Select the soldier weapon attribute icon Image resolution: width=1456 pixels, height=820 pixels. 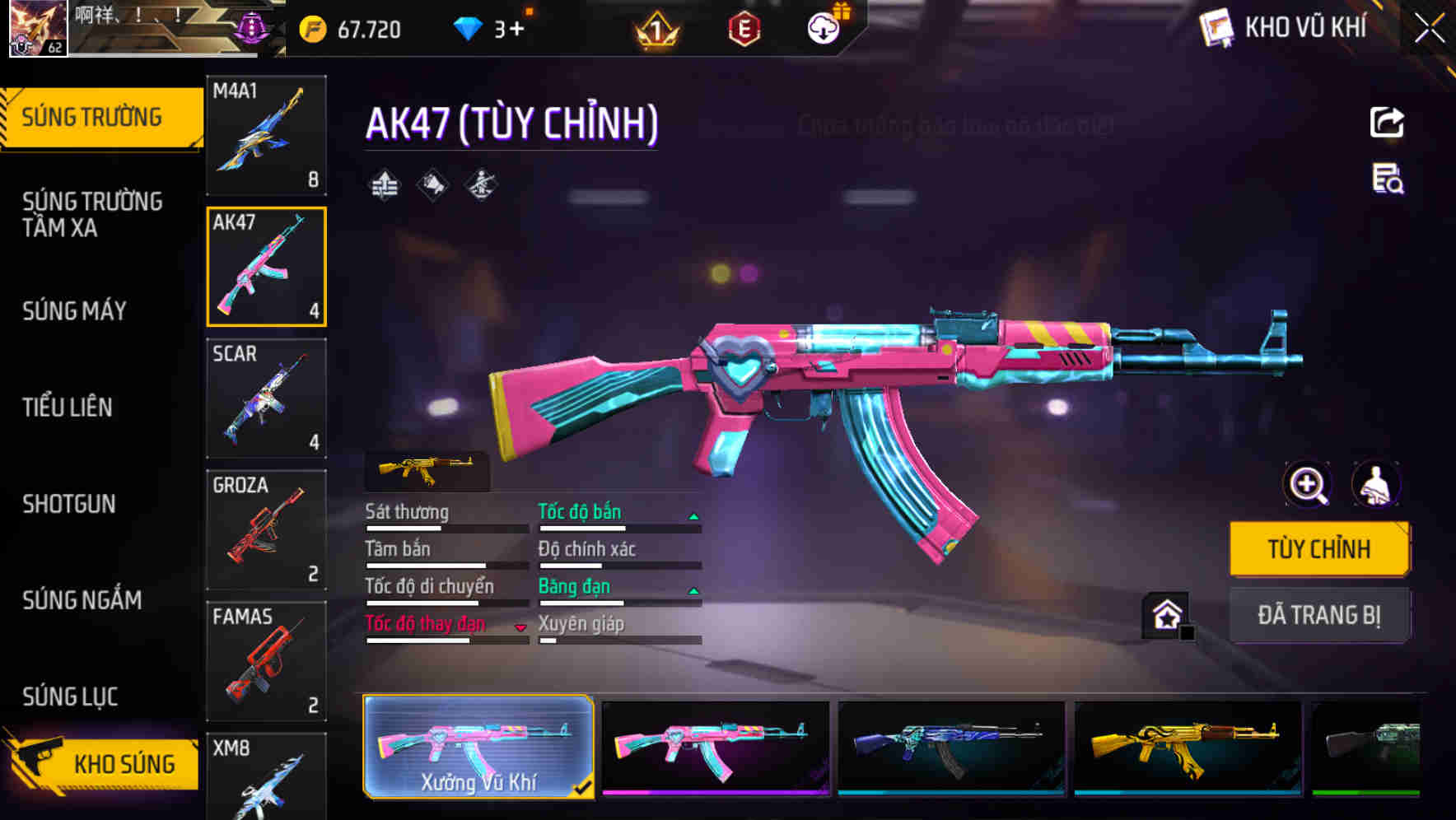pos(481,183)
